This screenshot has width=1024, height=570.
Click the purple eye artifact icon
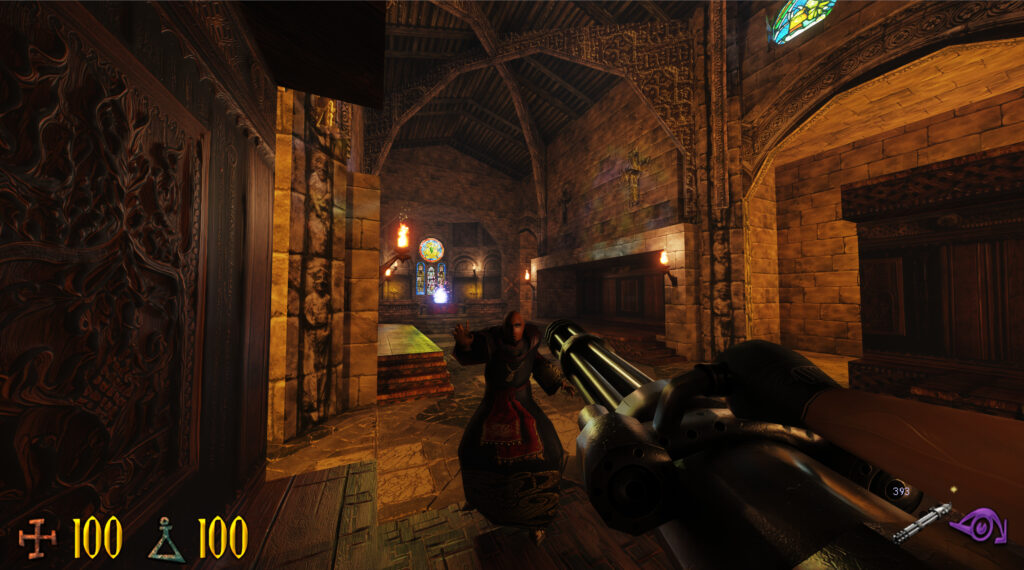976,524
